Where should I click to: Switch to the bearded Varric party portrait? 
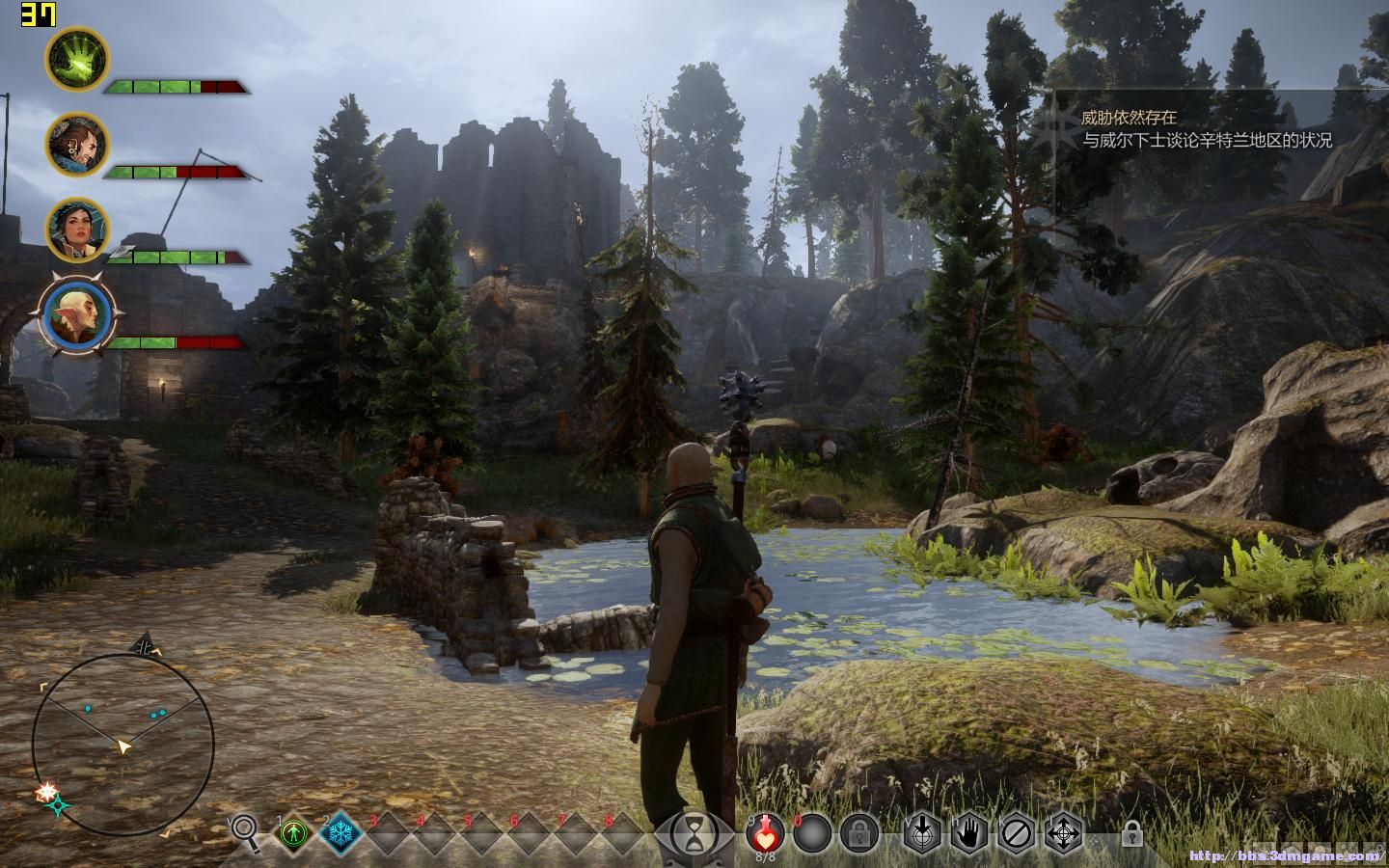(x=78, y=145)
